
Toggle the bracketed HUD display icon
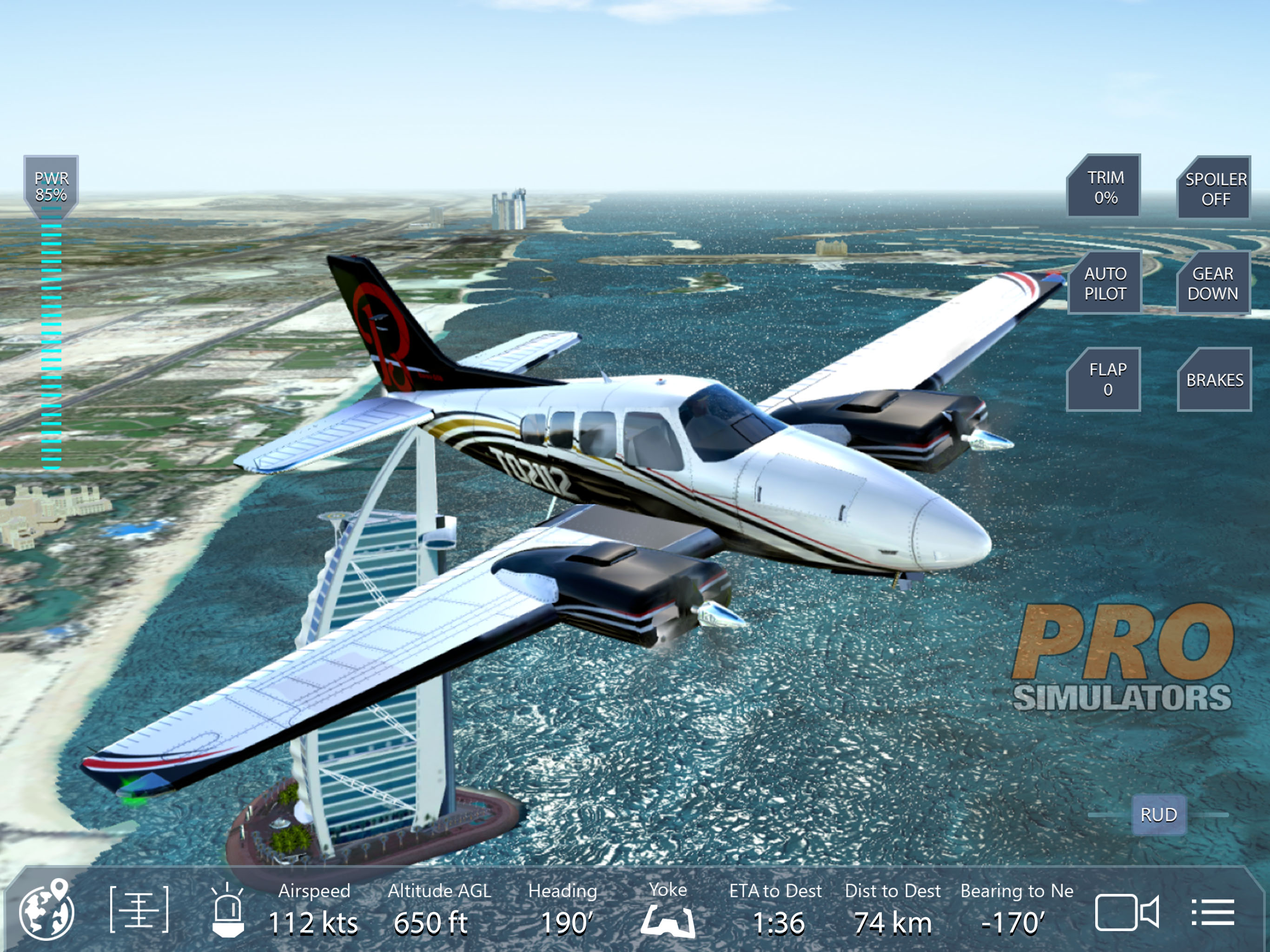coord(139,910)
